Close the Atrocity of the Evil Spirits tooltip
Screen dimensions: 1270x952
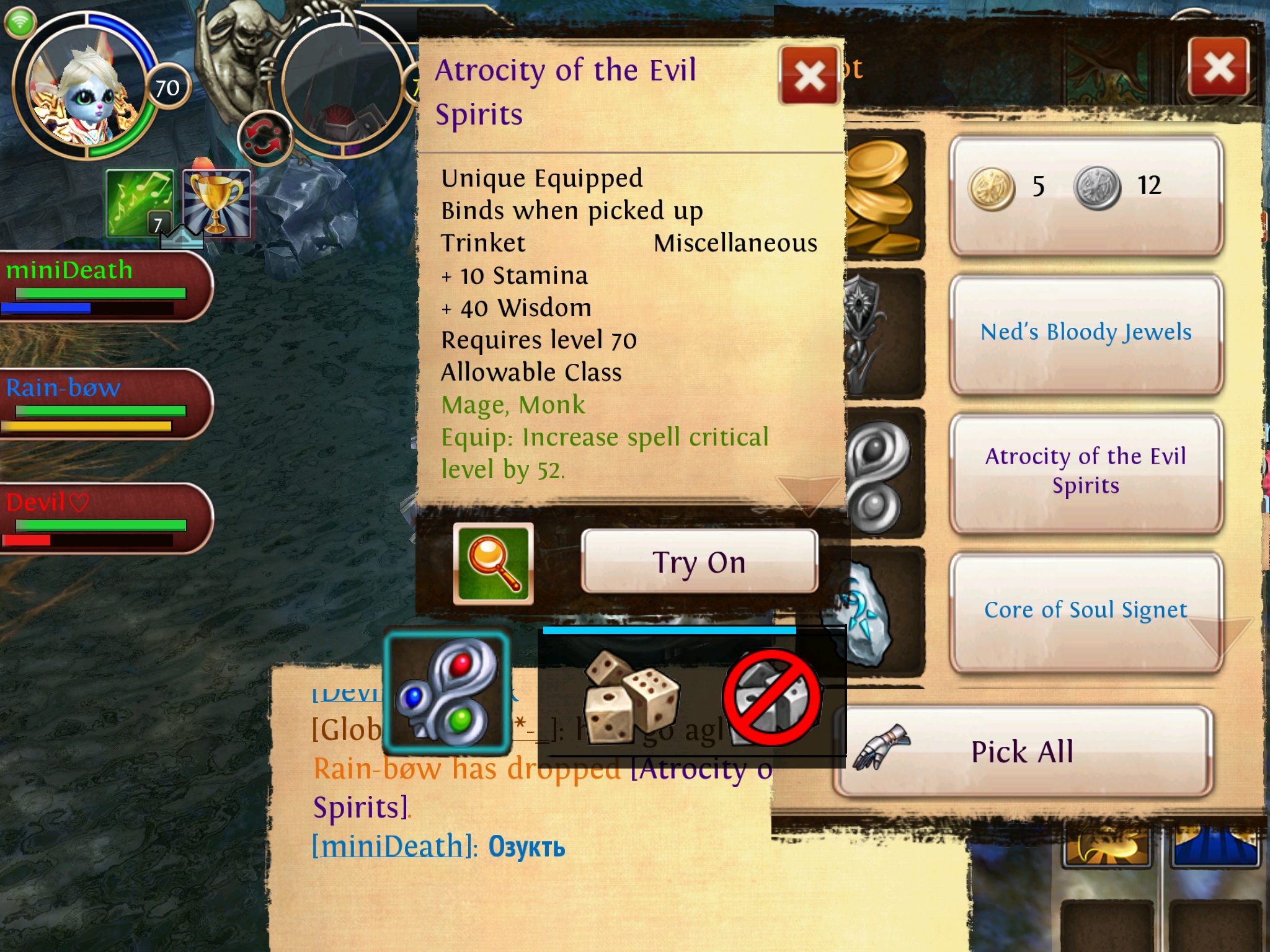pos(809,76)
